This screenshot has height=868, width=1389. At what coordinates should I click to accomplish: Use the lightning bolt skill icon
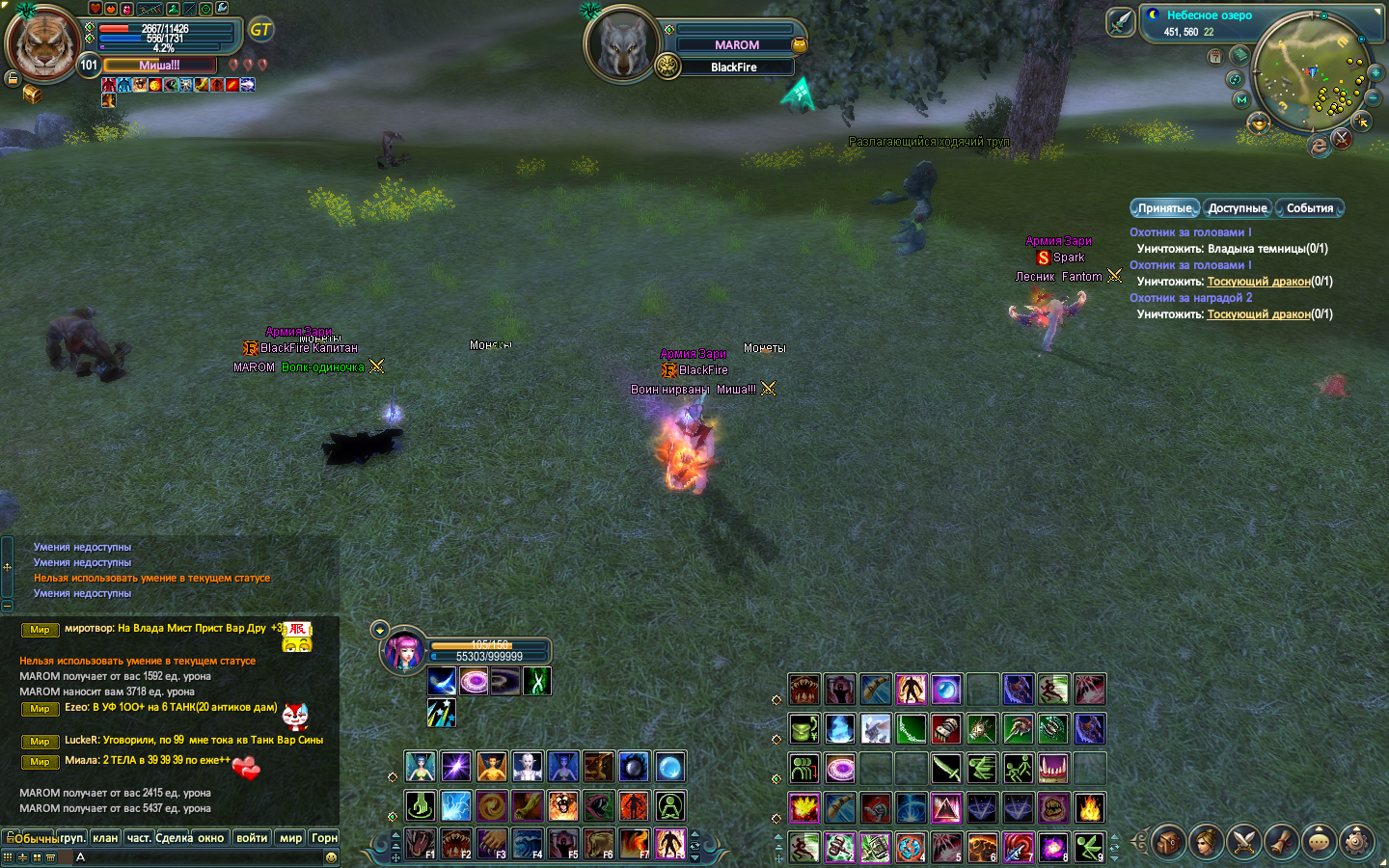pos(455,806)
